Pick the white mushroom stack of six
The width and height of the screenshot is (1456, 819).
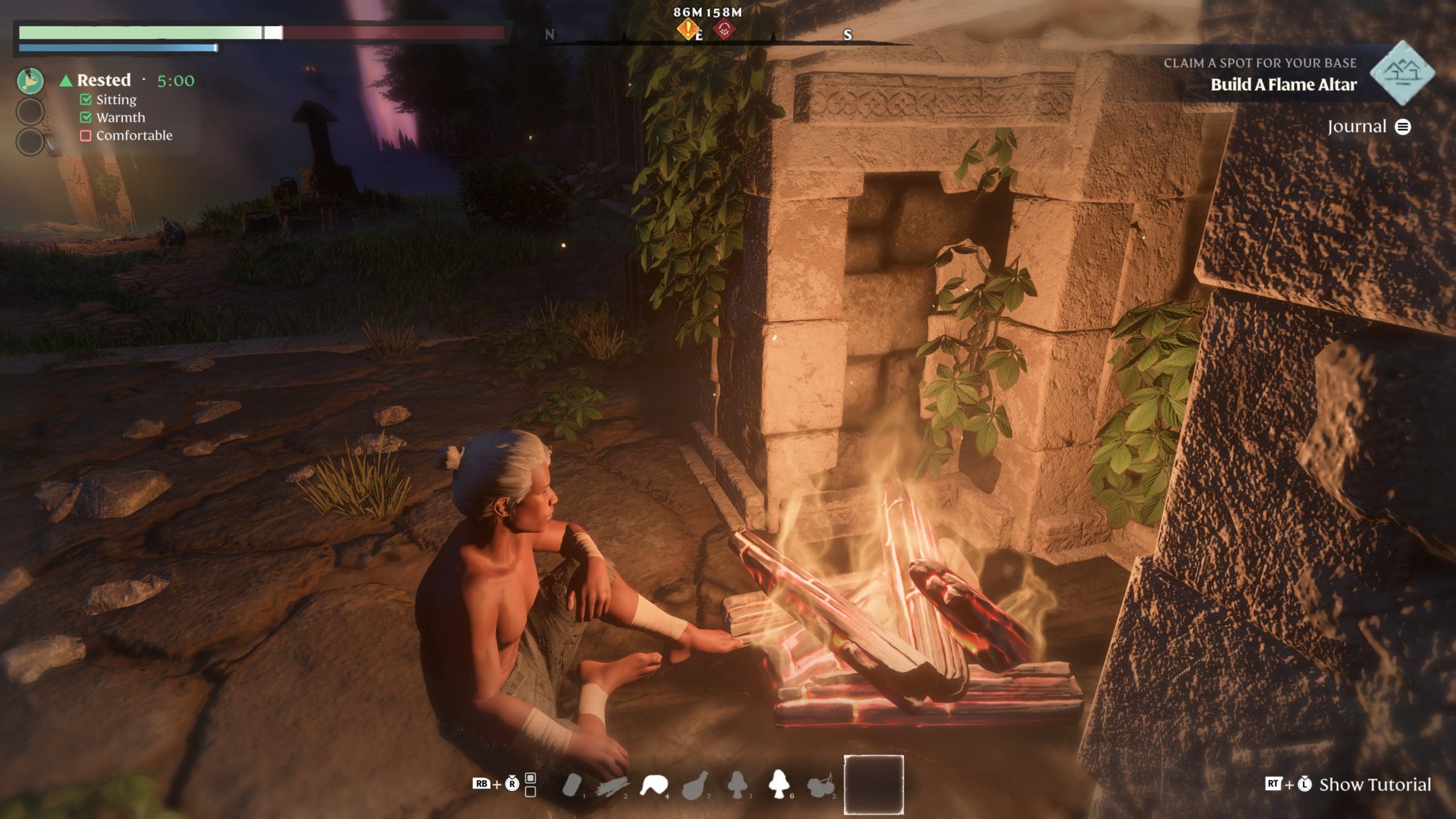click(x=777, y=784)
